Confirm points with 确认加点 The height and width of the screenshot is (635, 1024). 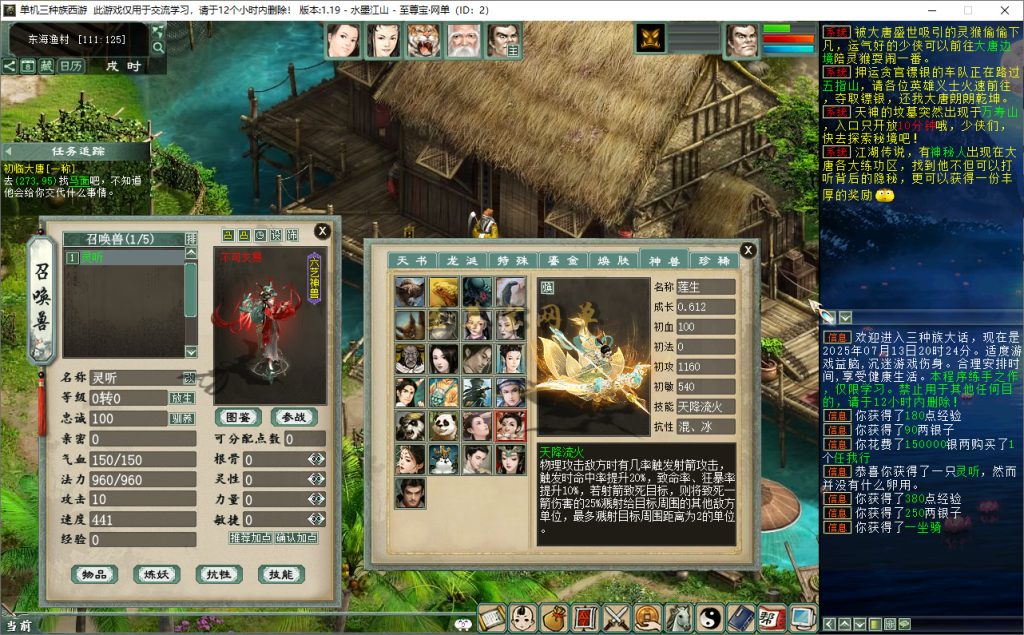(296, 537)
